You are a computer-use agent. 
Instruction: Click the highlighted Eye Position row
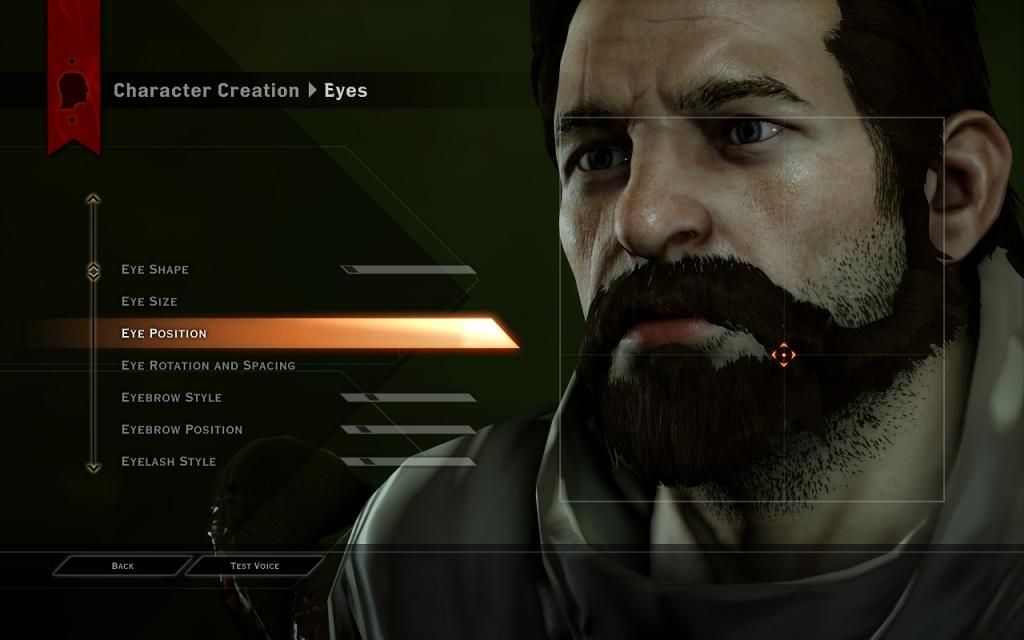pyautogui.click(x=270, y=333)
